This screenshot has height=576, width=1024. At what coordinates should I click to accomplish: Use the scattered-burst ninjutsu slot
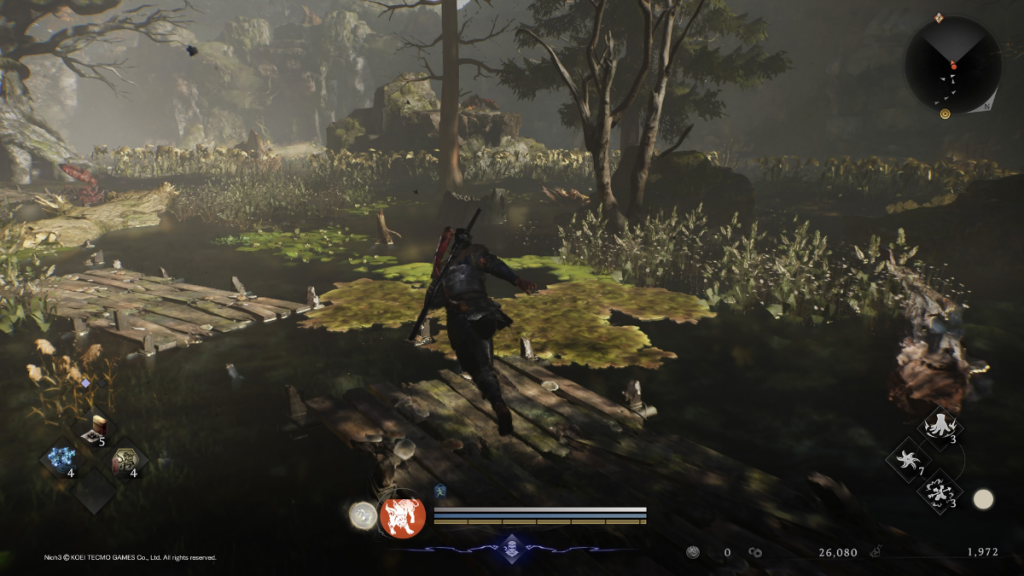tap(939, 491)
